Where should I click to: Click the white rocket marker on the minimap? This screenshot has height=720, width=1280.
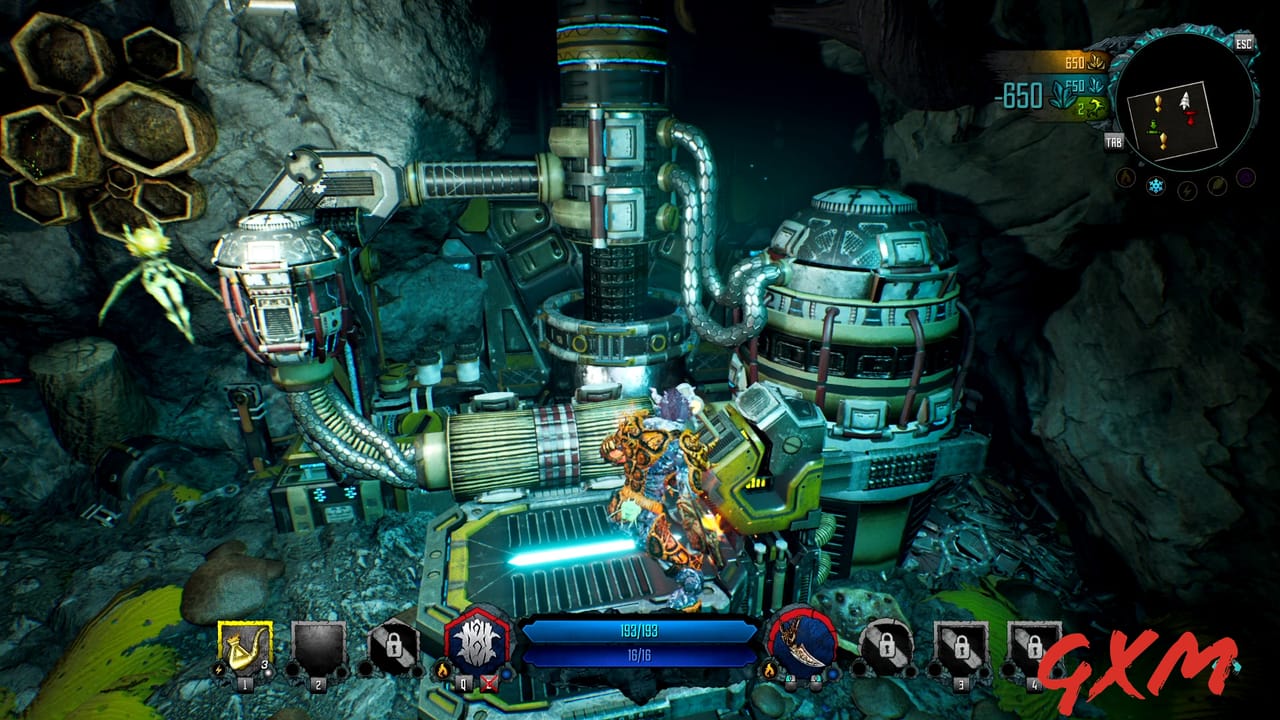[1185, 101]
